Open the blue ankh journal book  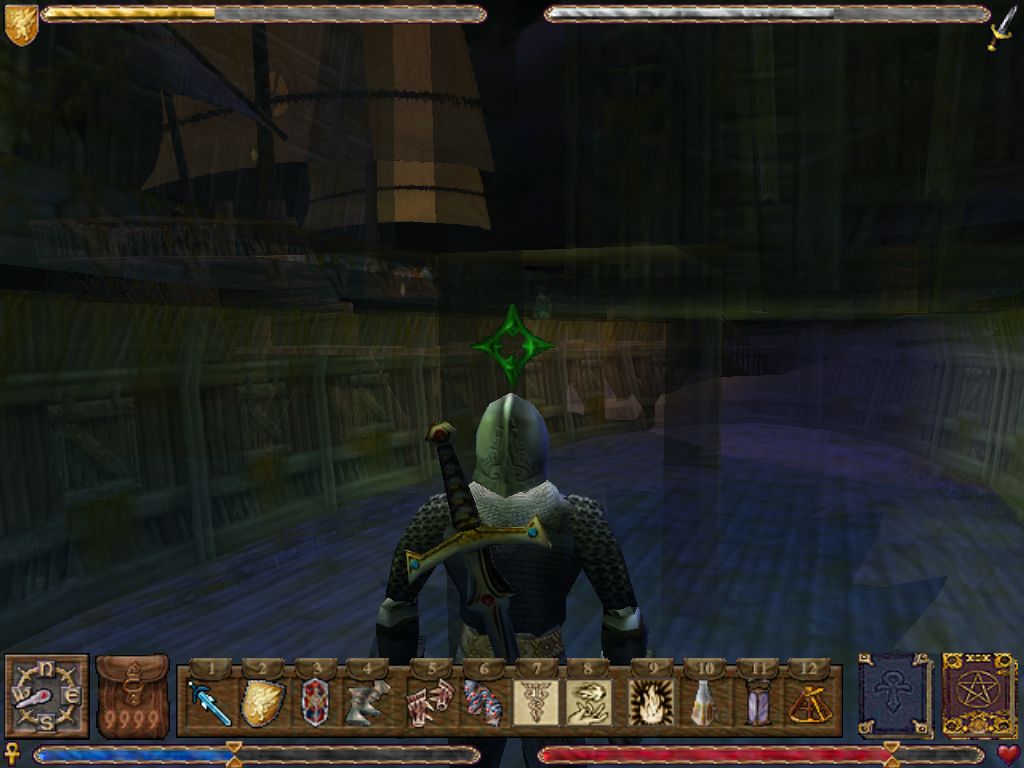coord(894,694)
